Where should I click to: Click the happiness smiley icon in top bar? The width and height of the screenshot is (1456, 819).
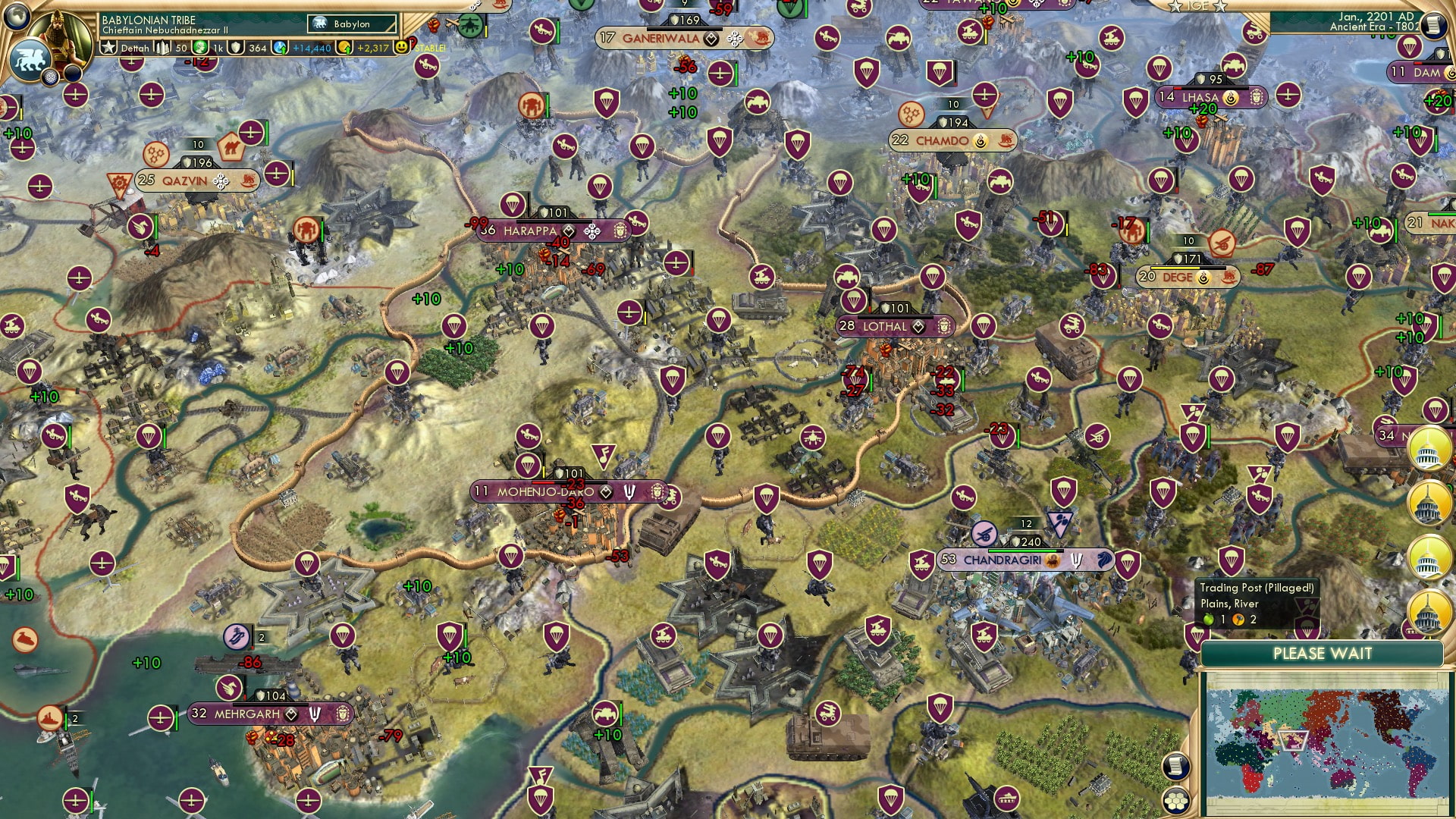(x=400, y=47)
